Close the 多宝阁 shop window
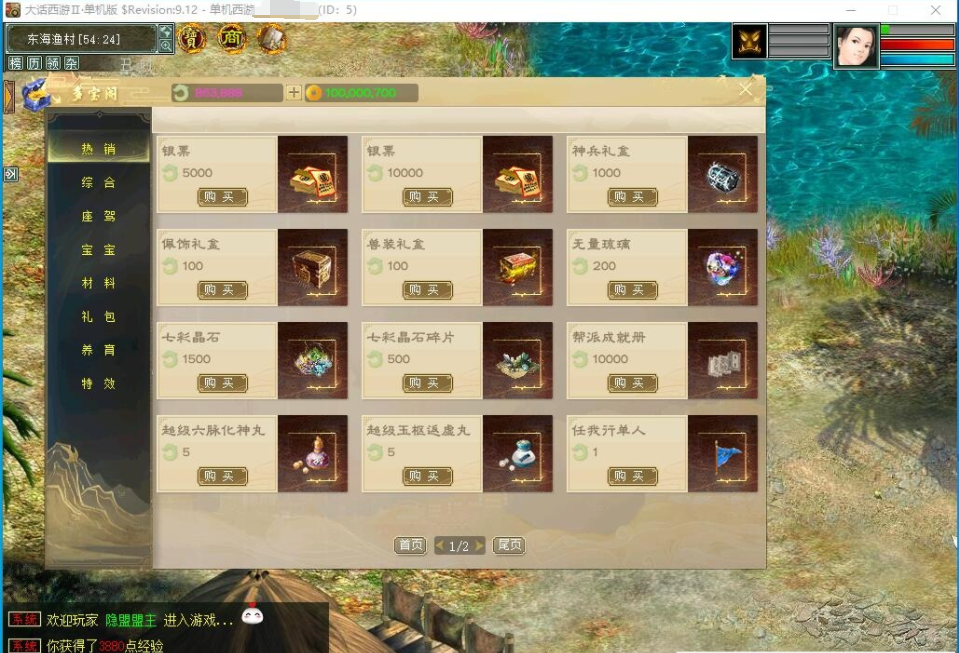The image size is (959, 653). (x=746, y=90)
